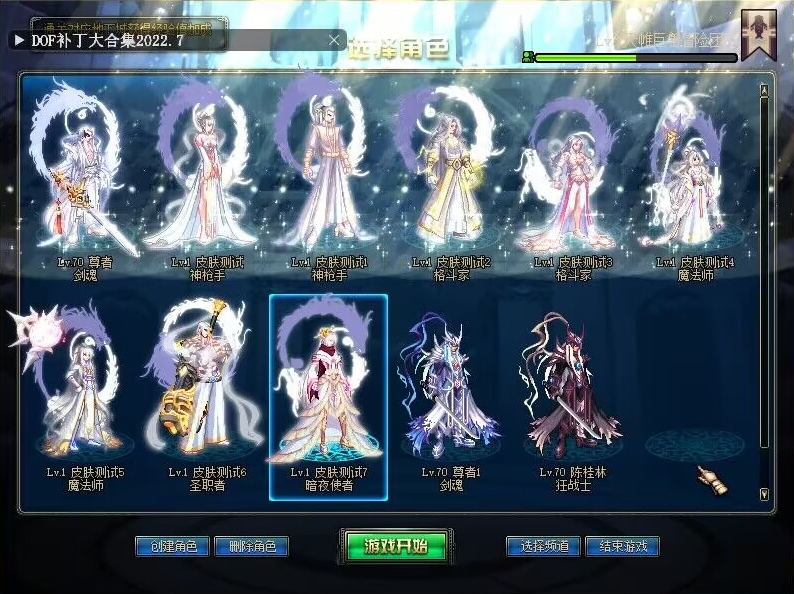794x594 pixels.
Task: Open 创建角色 to create a character
Action: [172, 546]
